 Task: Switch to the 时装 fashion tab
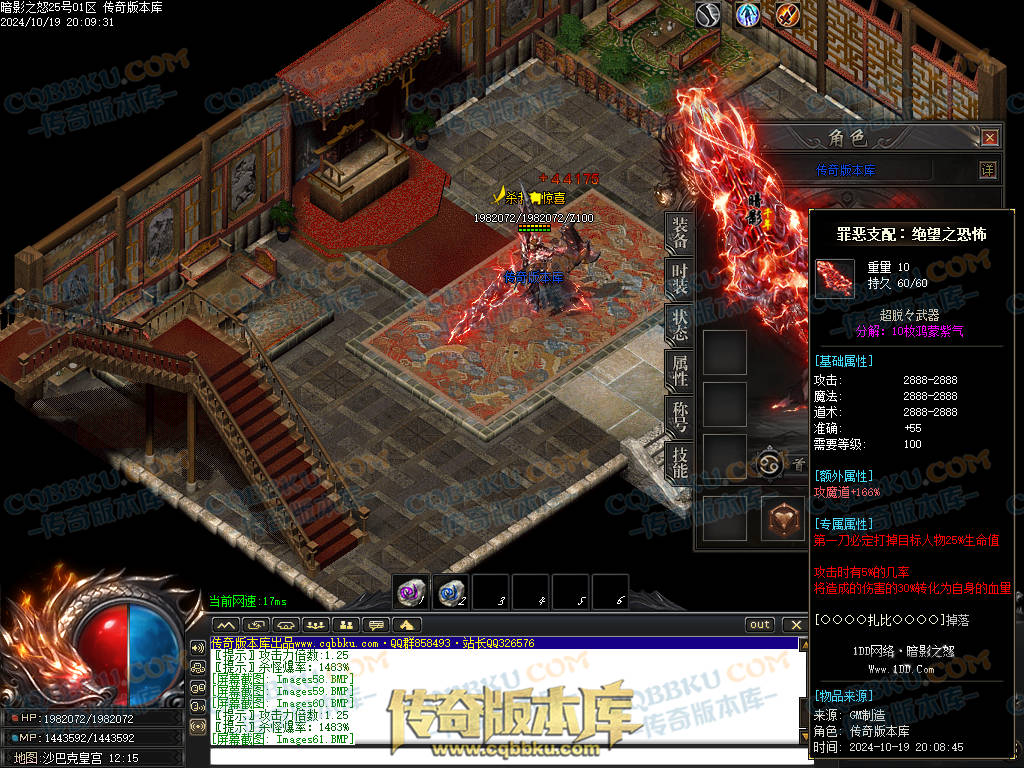click(x=680, y=280)
